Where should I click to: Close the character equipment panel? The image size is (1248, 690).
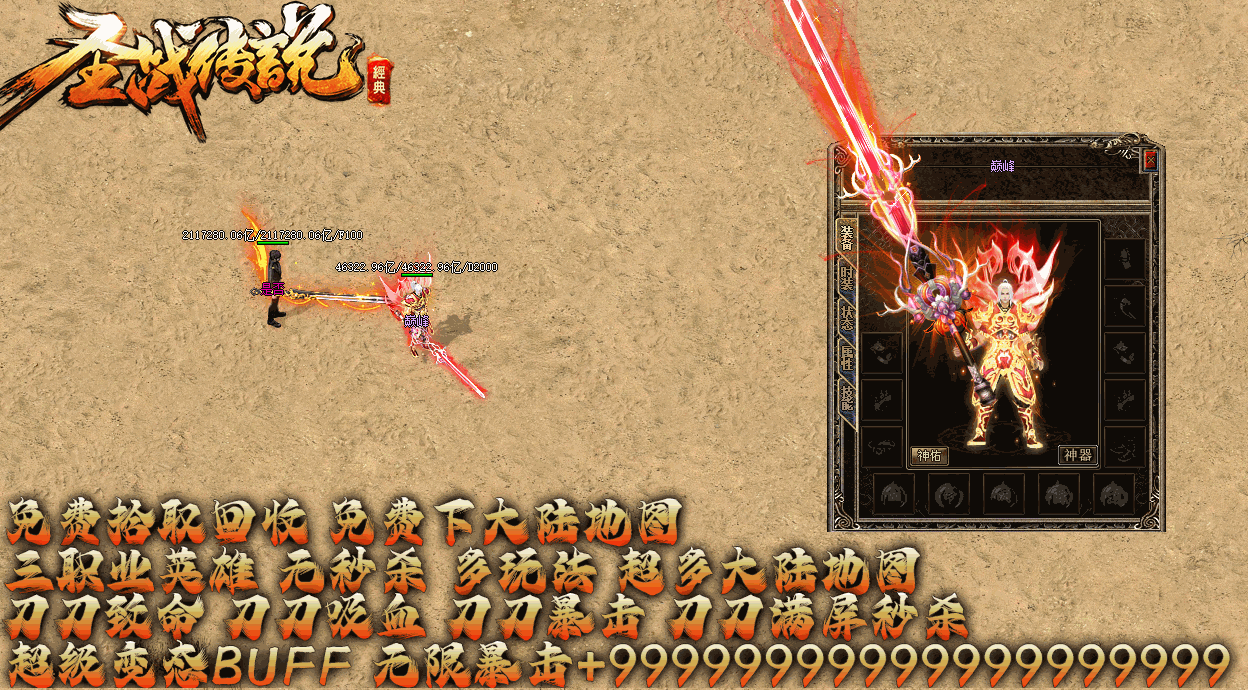pyautogui.click(x=1150, y=160)
